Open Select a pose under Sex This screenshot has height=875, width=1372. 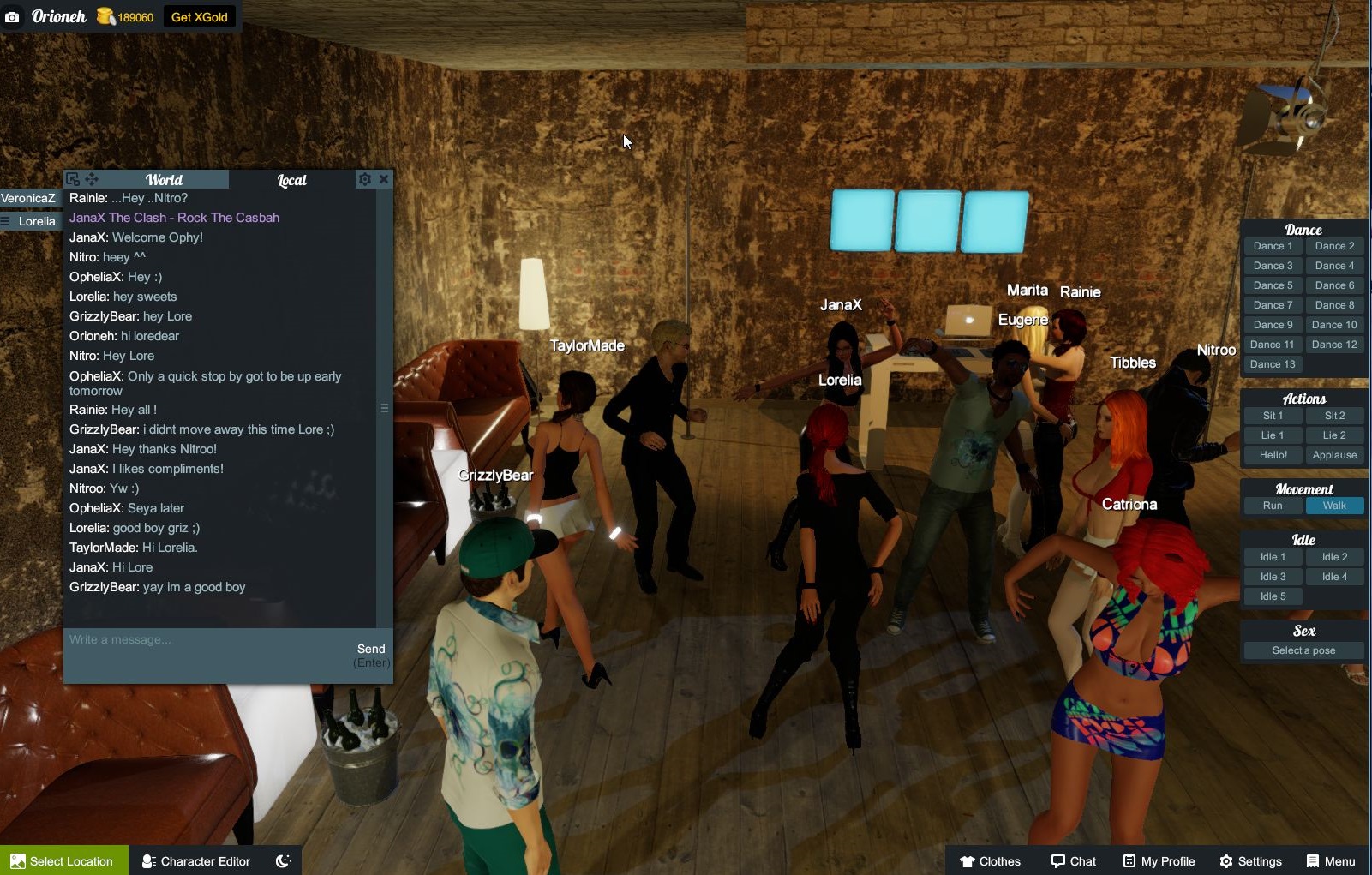1303,650
